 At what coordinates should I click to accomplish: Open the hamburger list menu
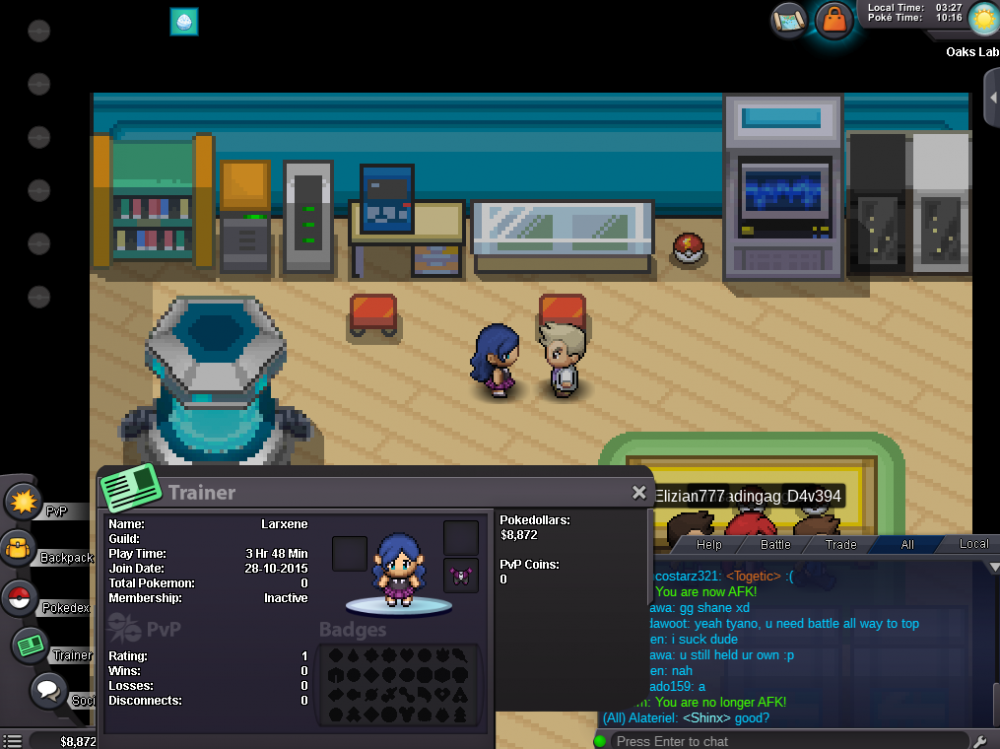(13, 741)
